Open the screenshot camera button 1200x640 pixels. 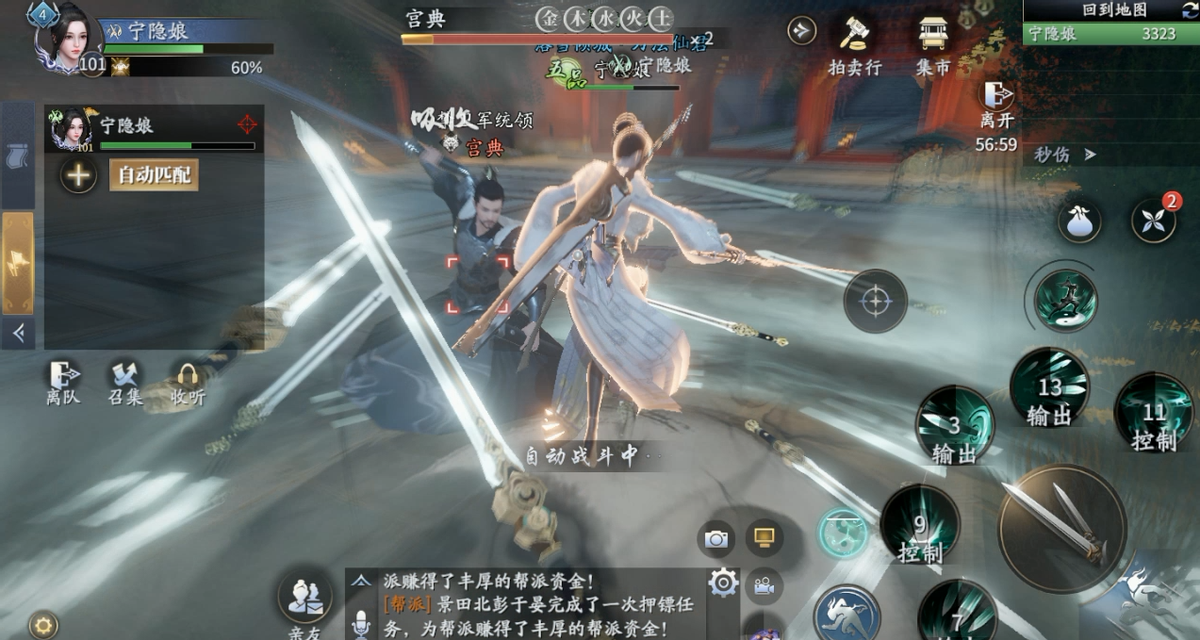point(716,539)
